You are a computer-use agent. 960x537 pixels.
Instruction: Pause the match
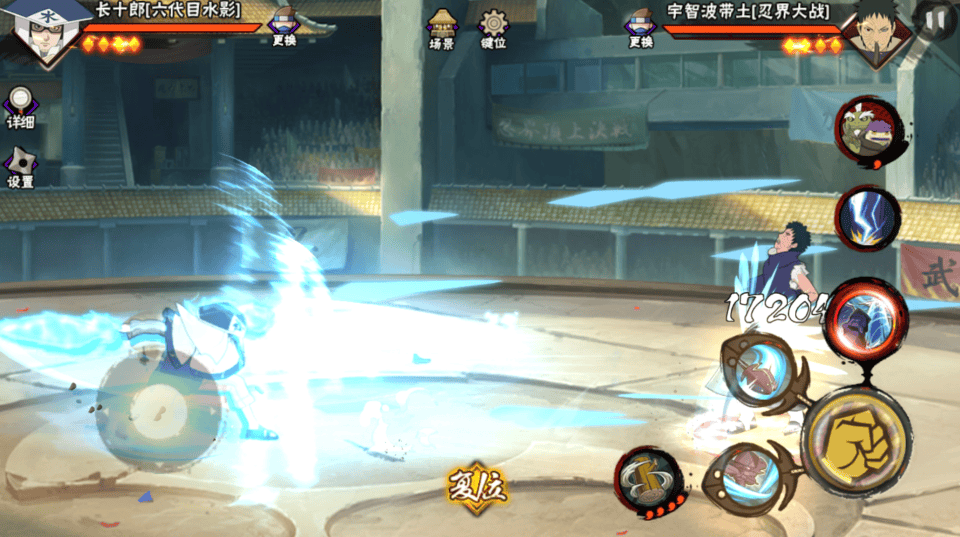[937, 17]
